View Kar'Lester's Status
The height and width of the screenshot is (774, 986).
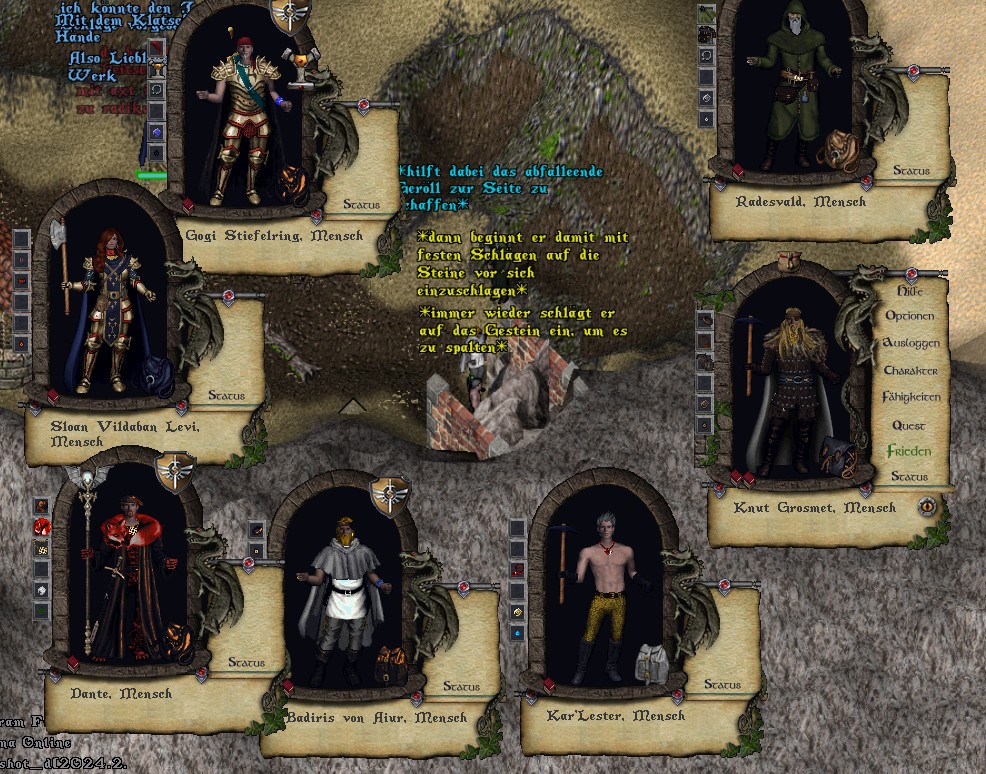[722, 685]
